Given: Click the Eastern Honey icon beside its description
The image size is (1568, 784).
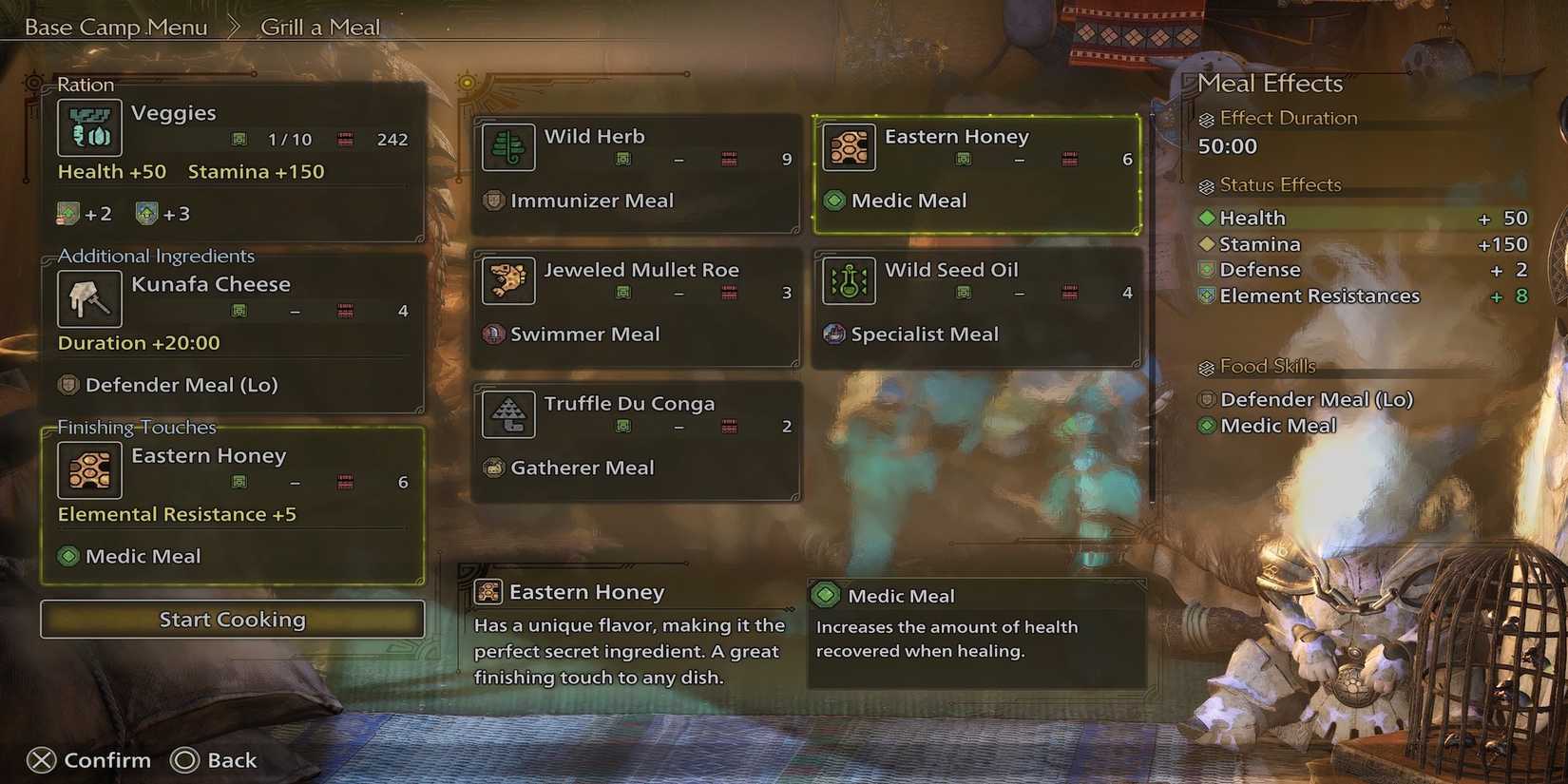Looking at the screenshot, I should [x=488, y=591].
